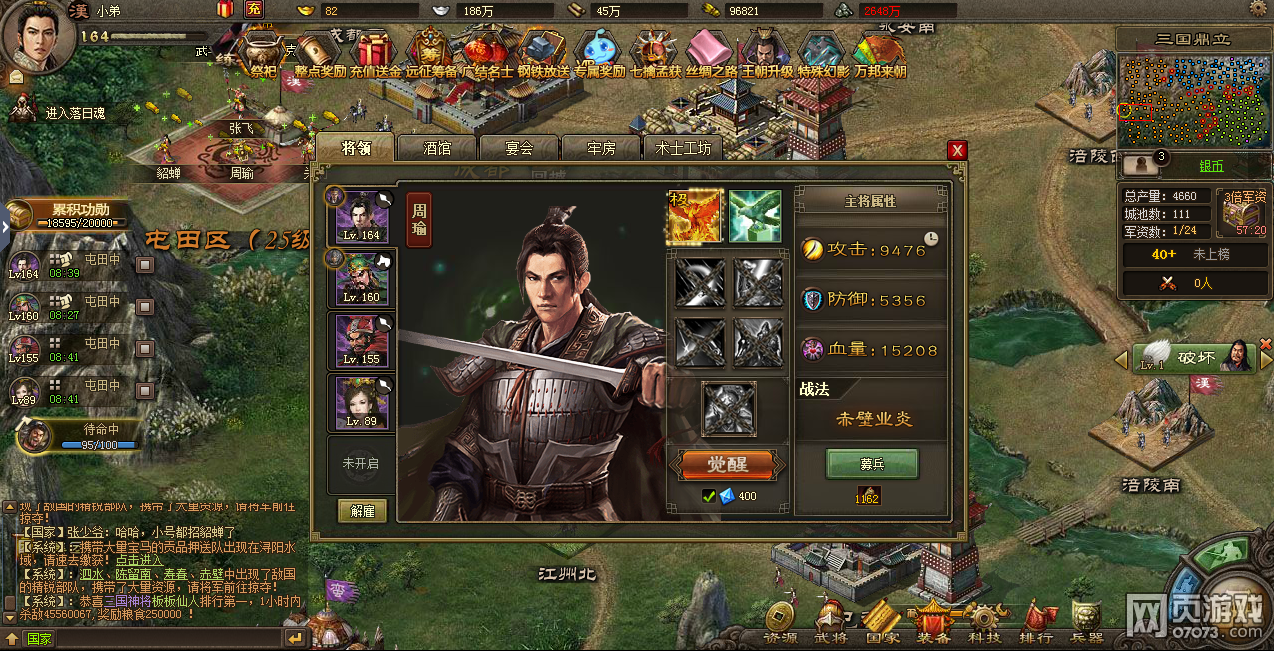Open the gear settings icon
1274x651 pixels.
[x=1257, y=9]
